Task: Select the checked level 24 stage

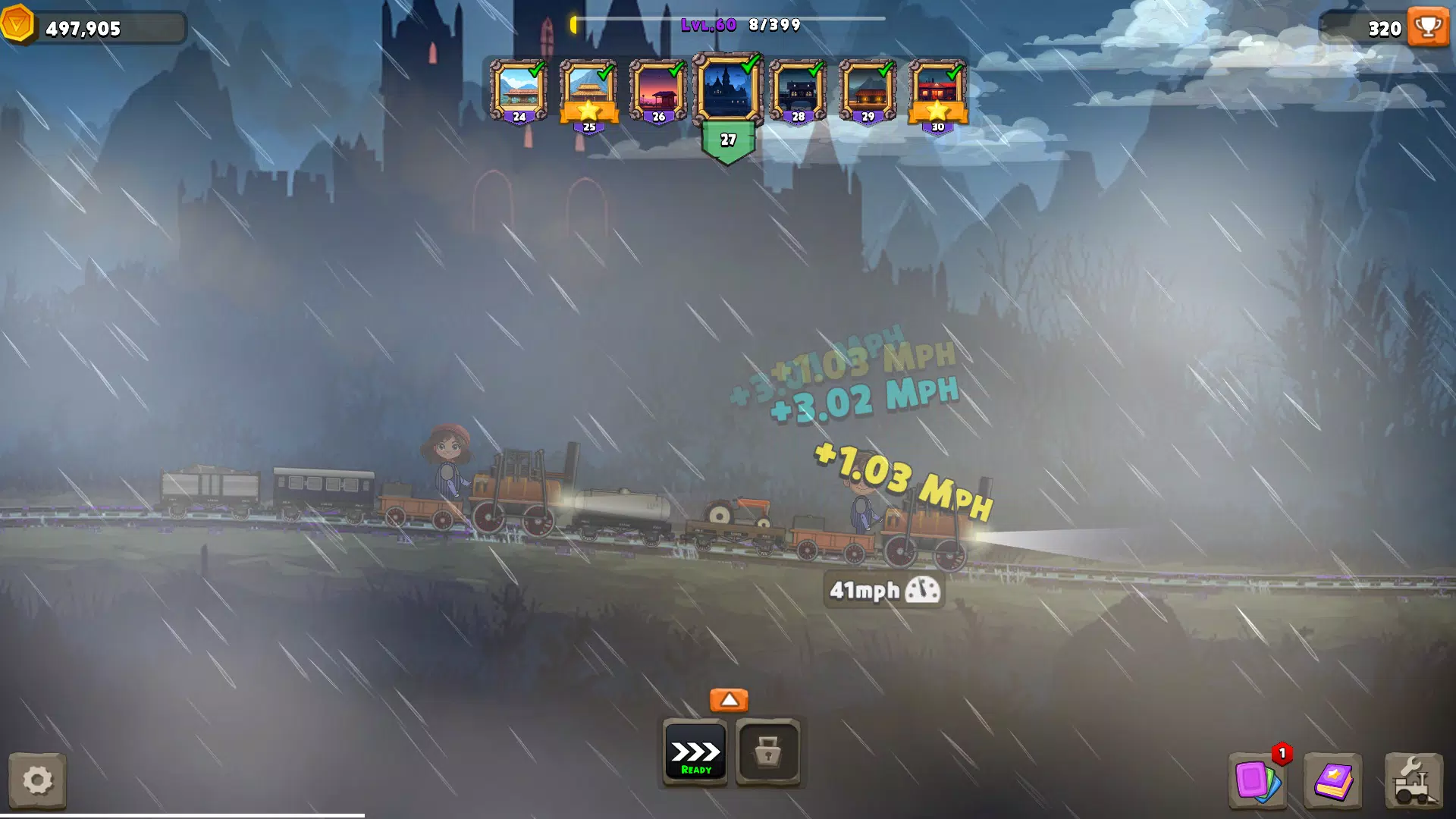Action: pos(519,88)
